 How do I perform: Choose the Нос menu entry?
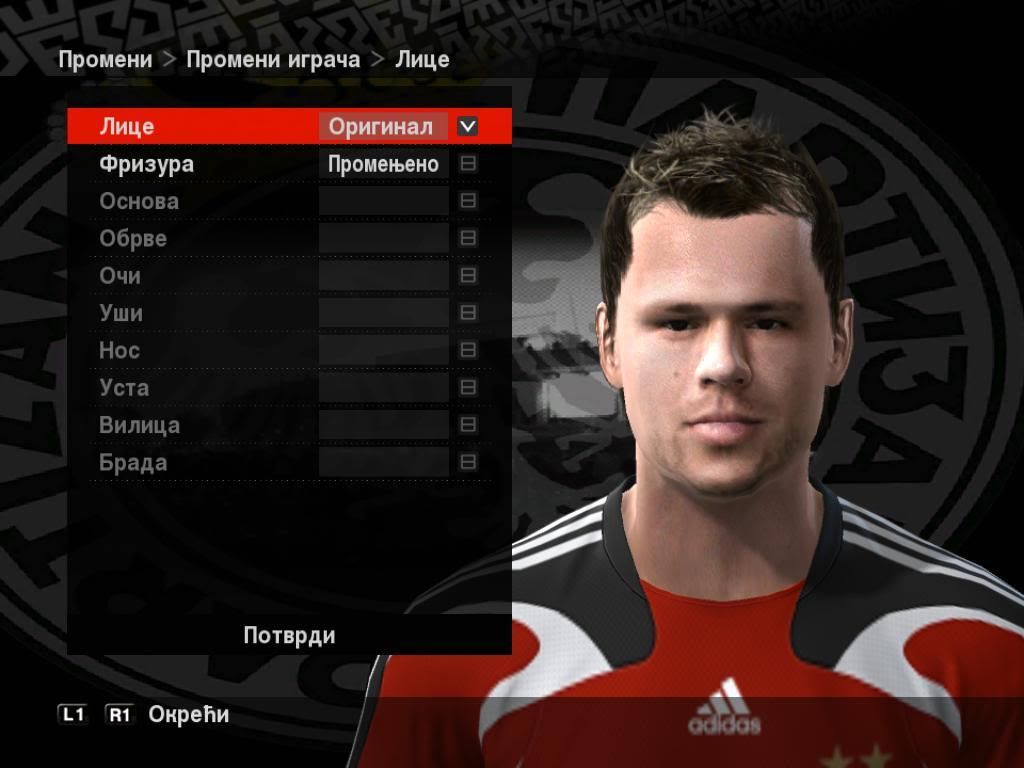[119, 351]
